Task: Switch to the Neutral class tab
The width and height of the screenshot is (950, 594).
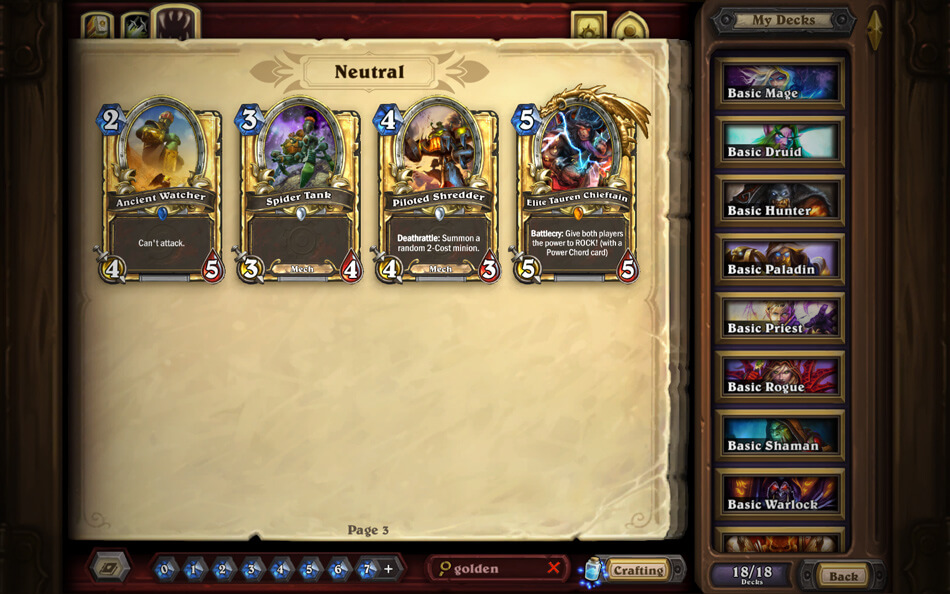Action: pos(175,24)
